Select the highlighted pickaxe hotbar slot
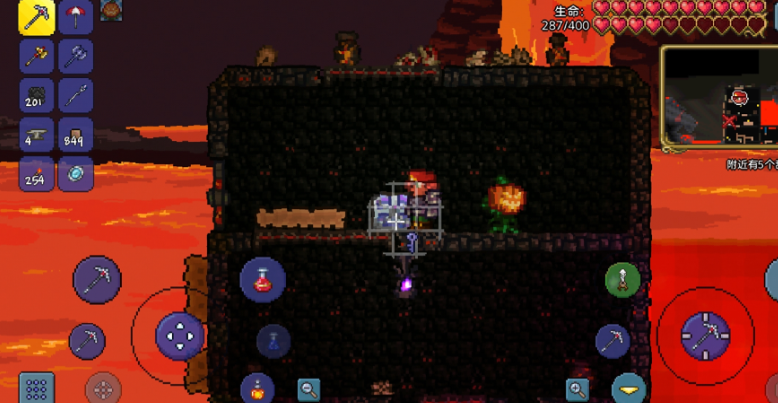This screenshot has width=778, height=403. [x=37, y=18]
